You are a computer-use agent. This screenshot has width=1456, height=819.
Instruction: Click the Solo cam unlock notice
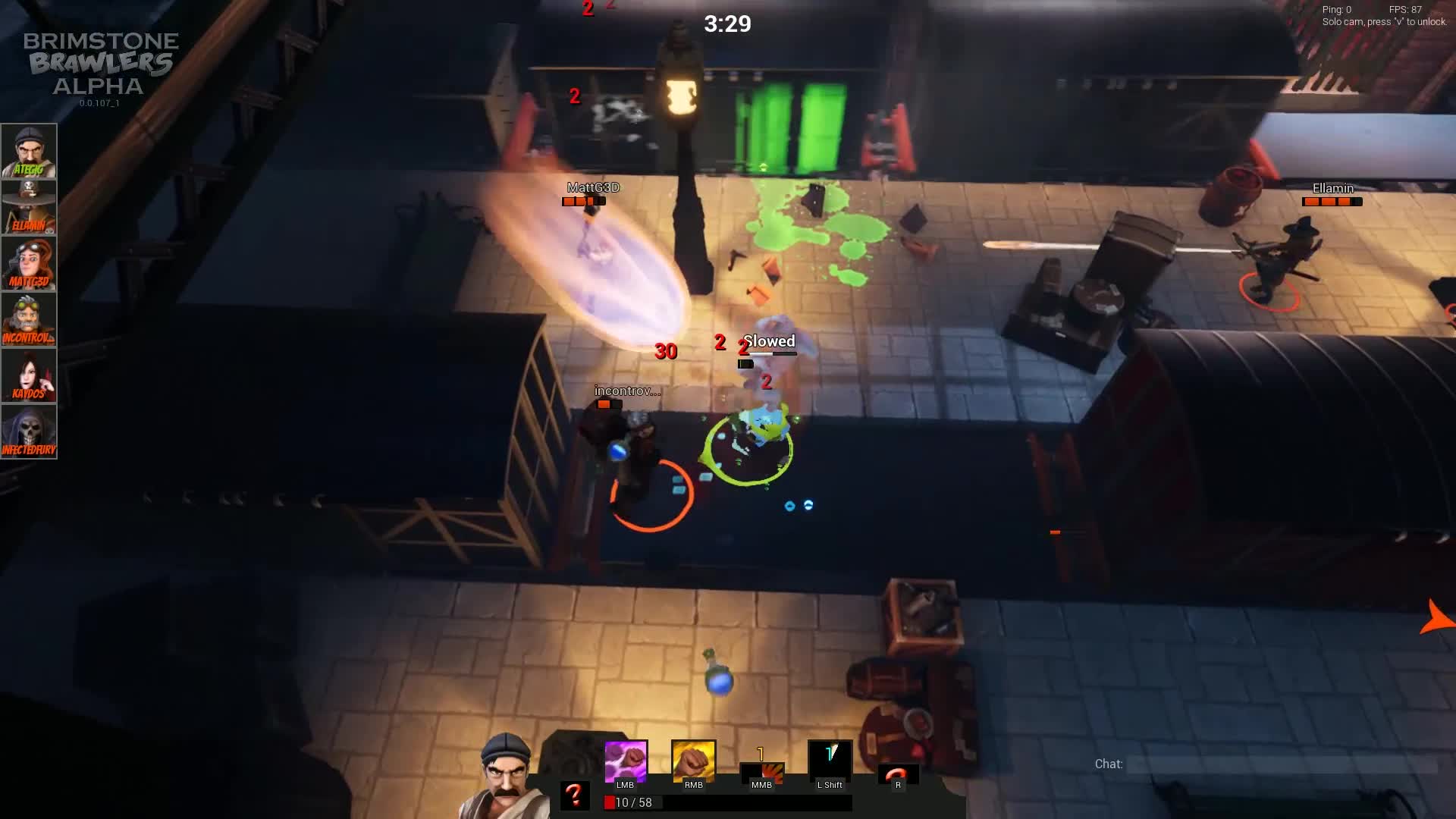pos(1385,22)
